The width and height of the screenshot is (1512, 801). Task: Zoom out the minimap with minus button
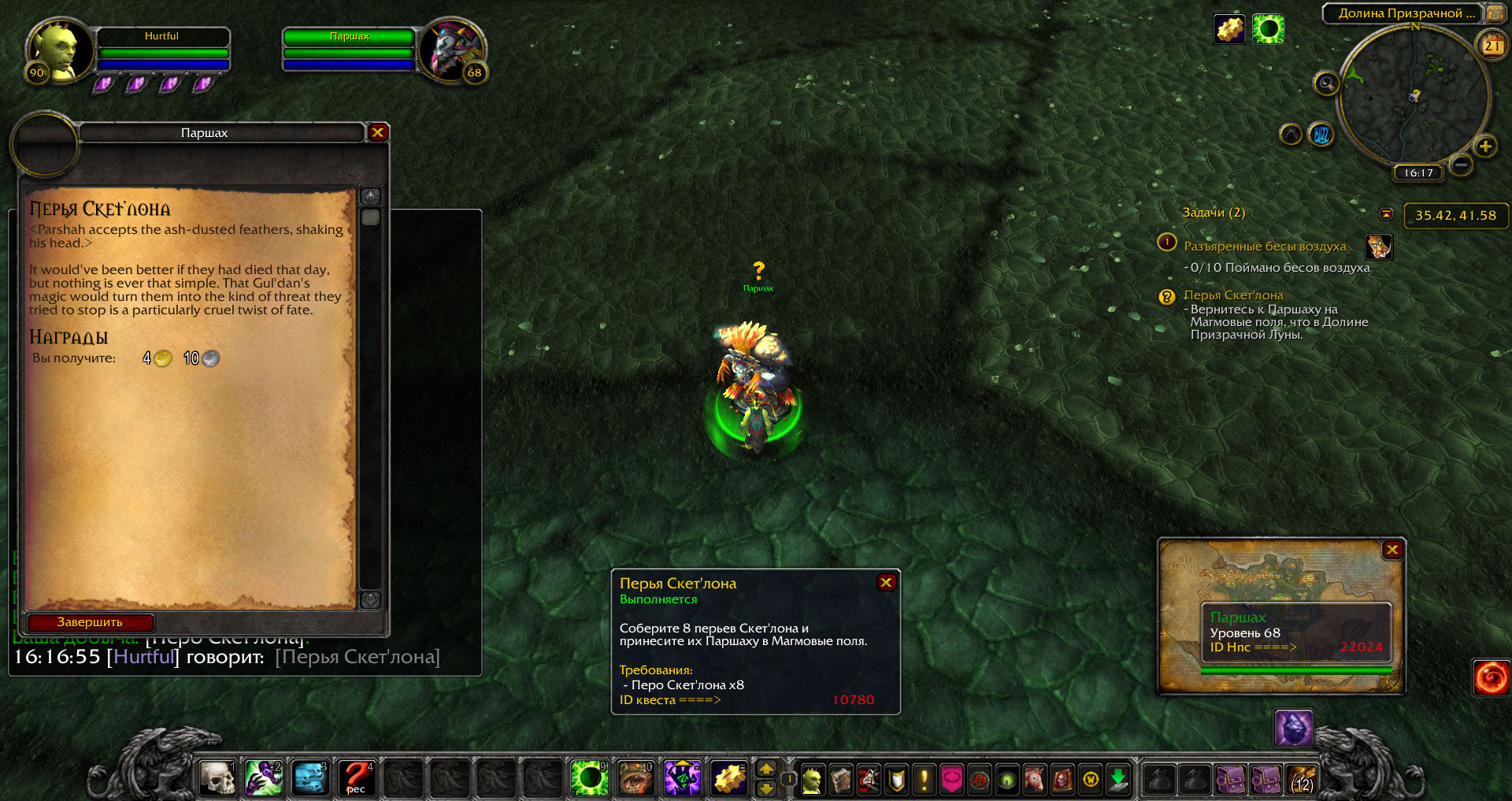pyautogui.click(x=1461, y=165)
